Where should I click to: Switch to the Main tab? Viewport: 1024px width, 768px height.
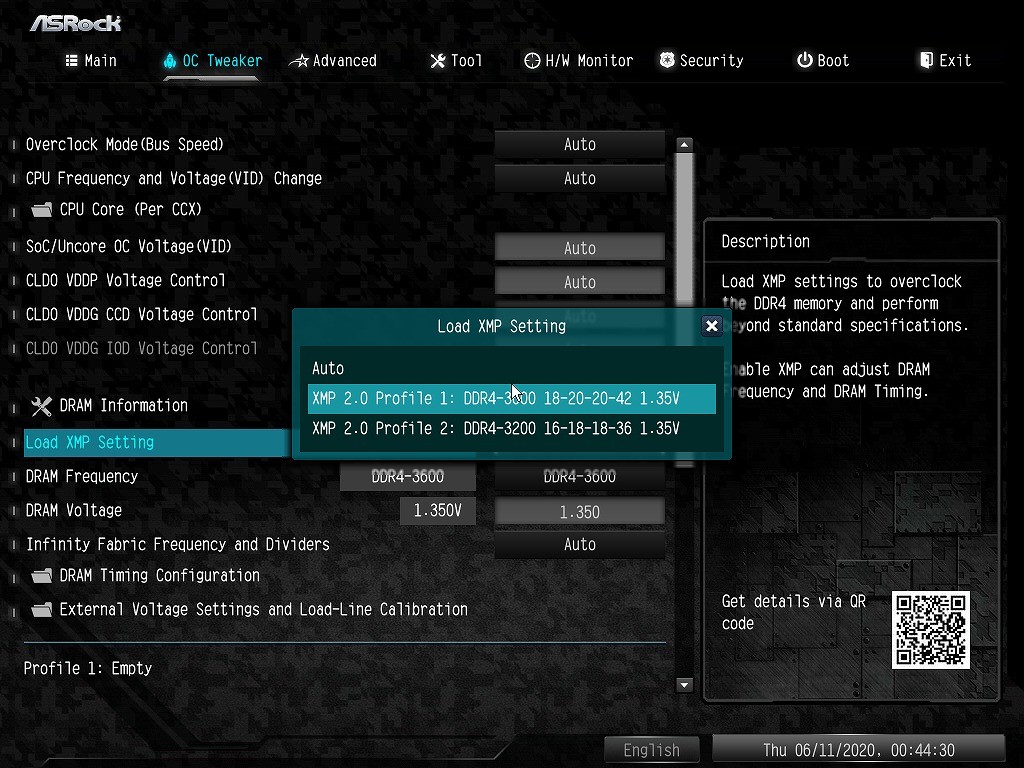91,61
